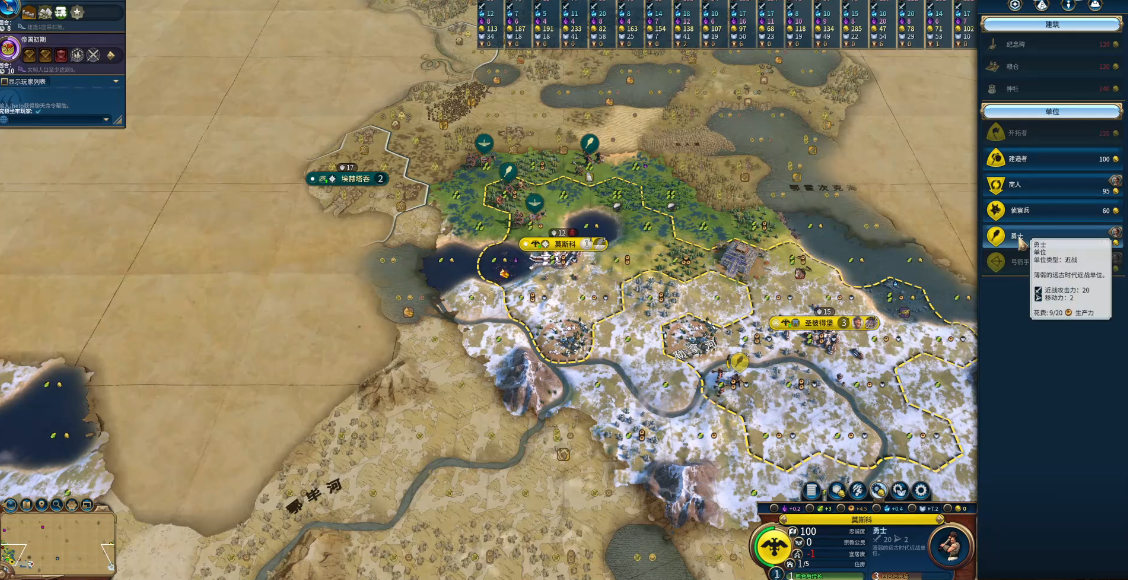
Task: Collapse the 单位 units section header
Action: tap(1050, 111)
